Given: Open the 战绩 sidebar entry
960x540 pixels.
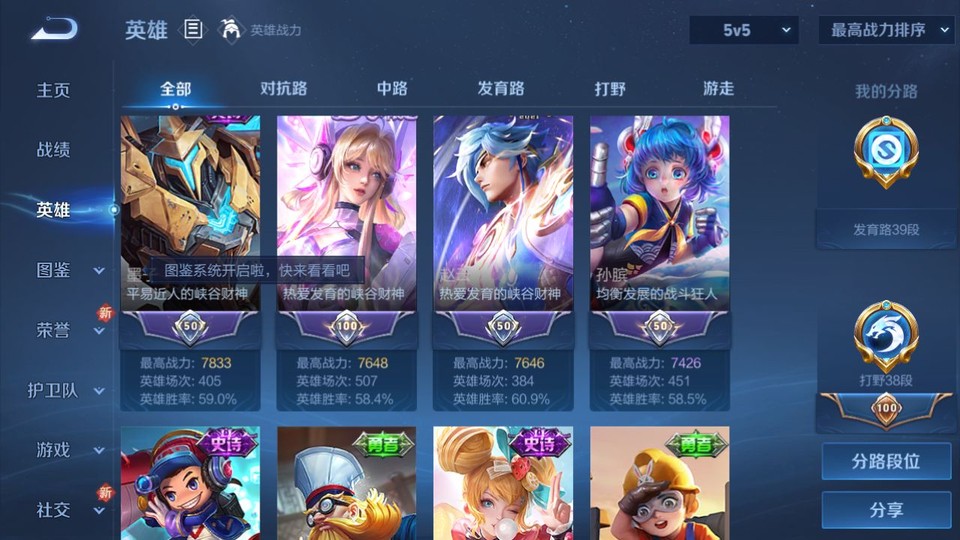Looking at the screenshot, I should (x=54, y=150).
